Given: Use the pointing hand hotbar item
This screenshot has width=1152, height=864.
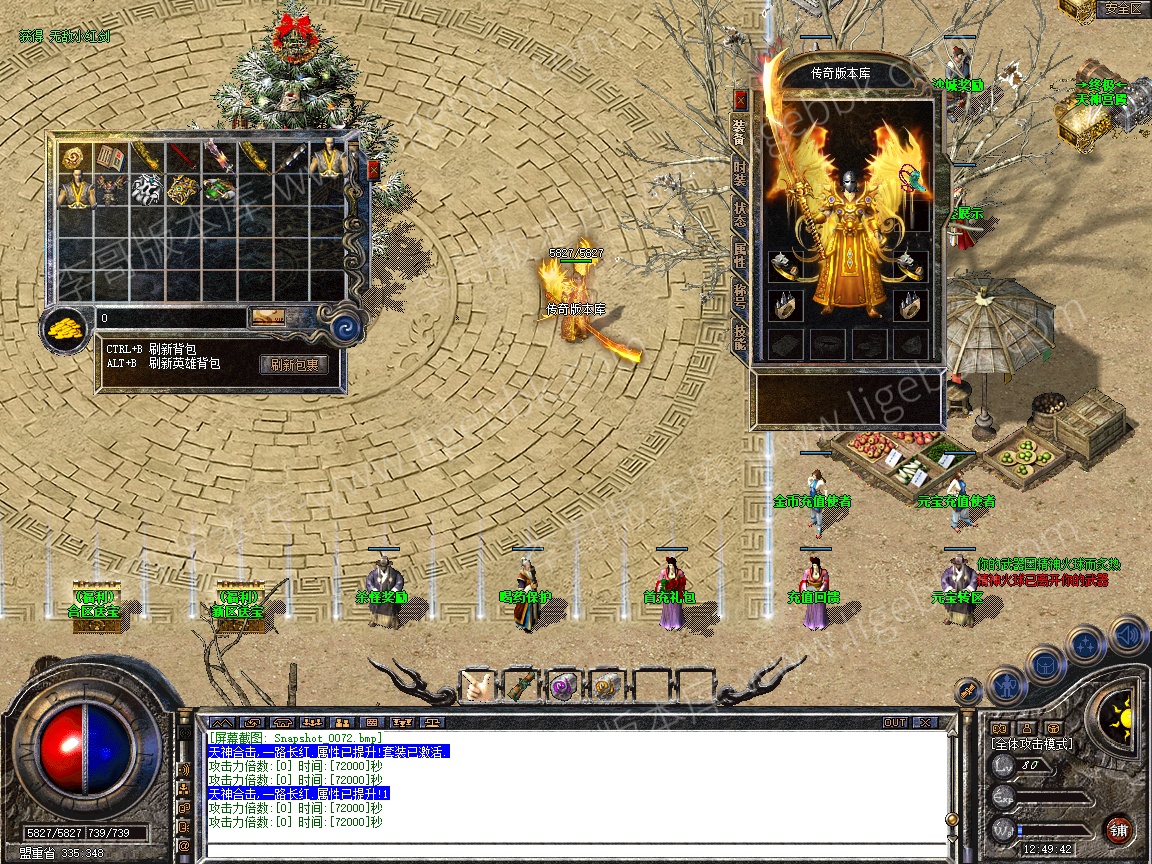Looking at the screenshot, I should (x=476, y=687).
